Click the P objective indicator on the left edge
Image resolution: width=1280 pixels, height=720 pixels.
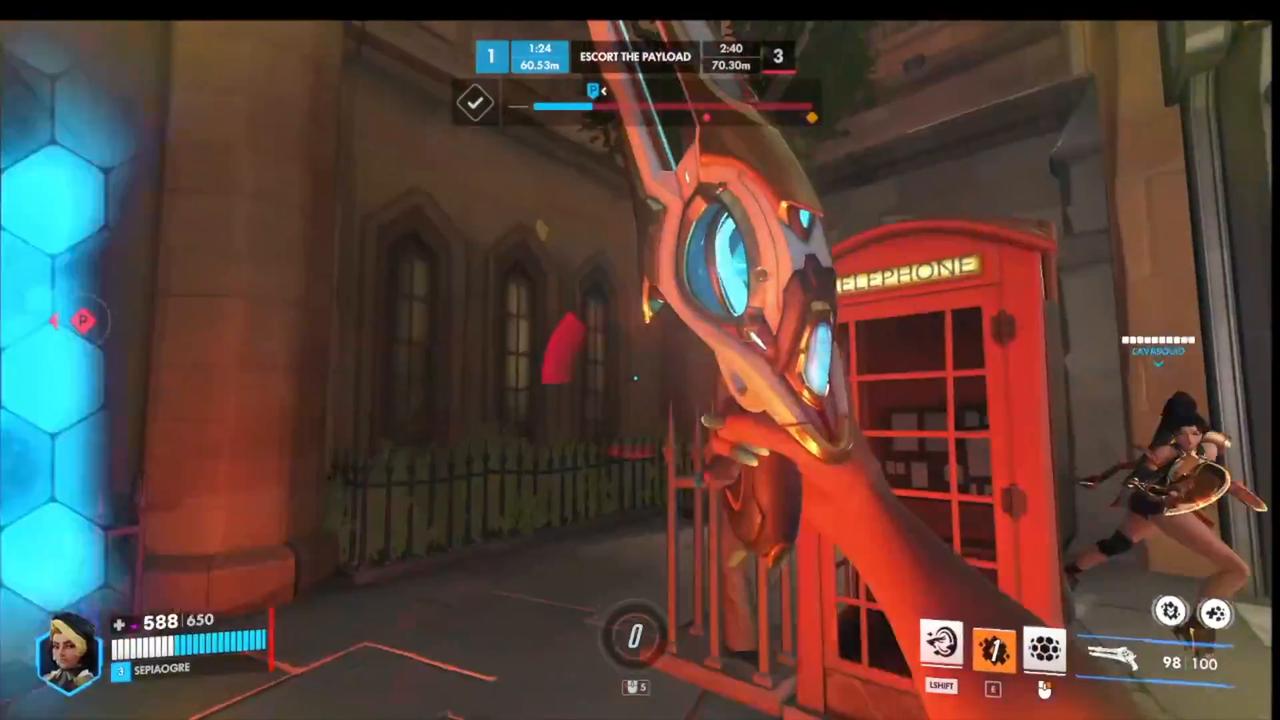[x=83, y=320]
